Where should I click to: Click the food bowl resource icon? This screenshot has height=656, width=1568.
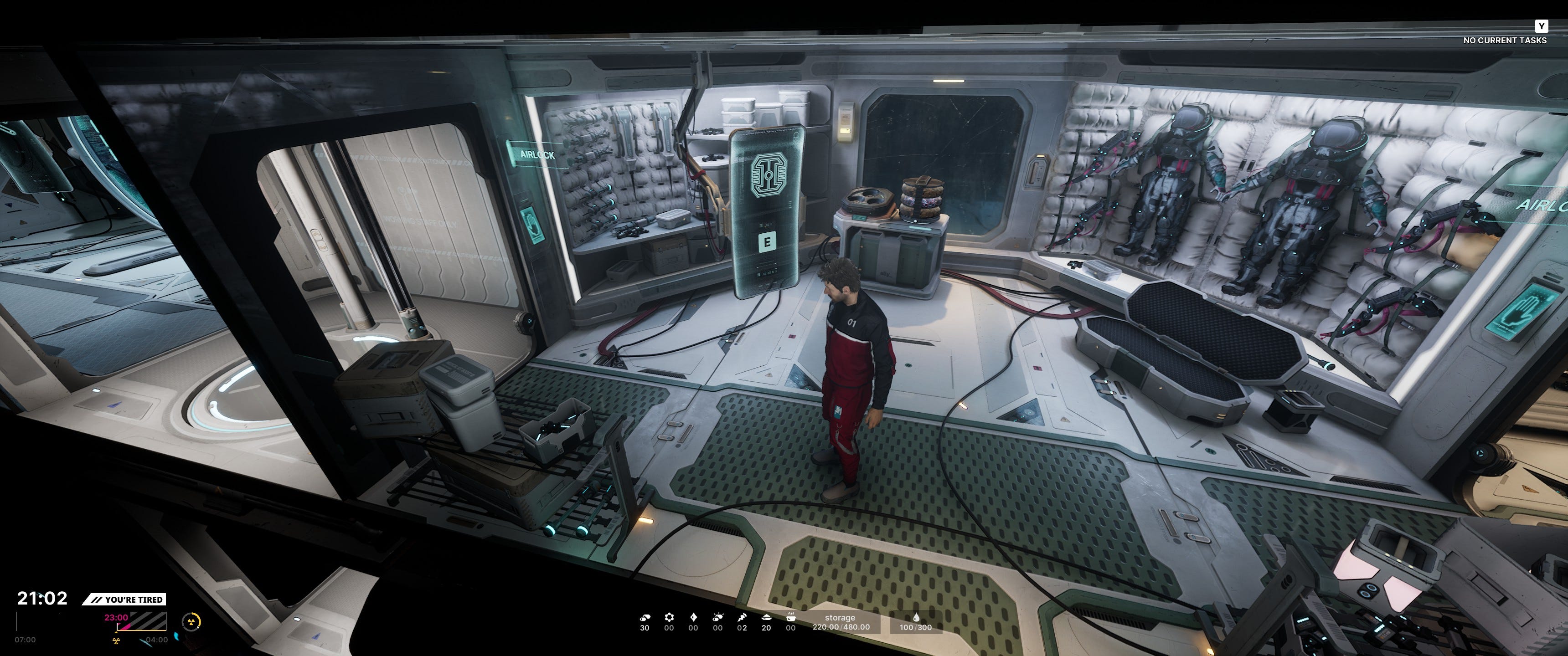pos(766,617)
